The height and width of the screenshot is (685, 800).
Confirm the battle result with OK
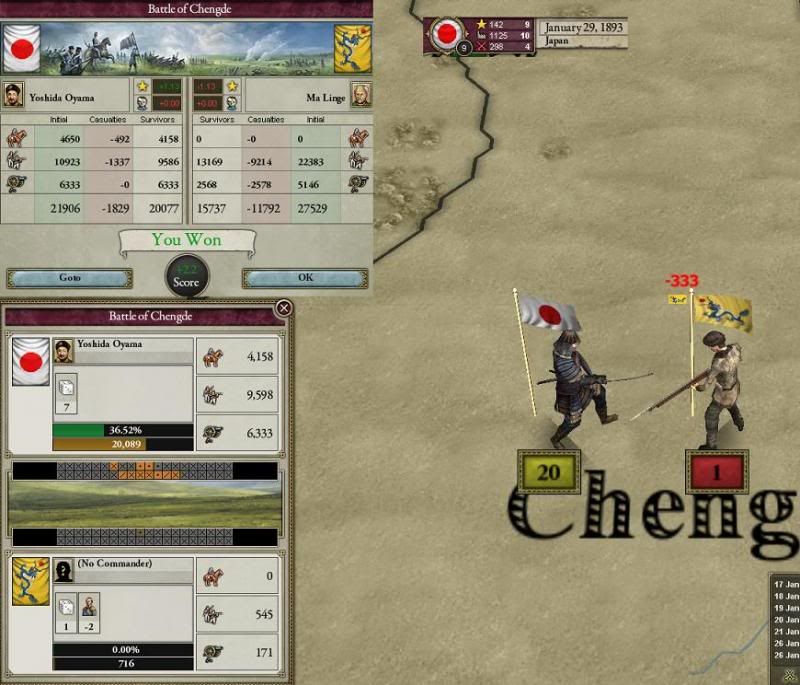pyautogui.click(x=305, y=278)
